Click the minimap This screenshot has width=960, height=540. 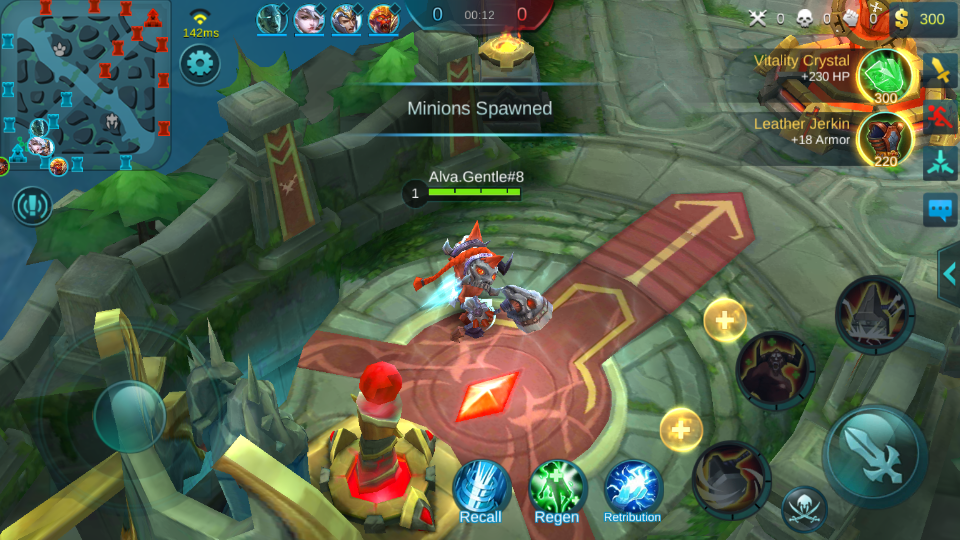[86, 85]
